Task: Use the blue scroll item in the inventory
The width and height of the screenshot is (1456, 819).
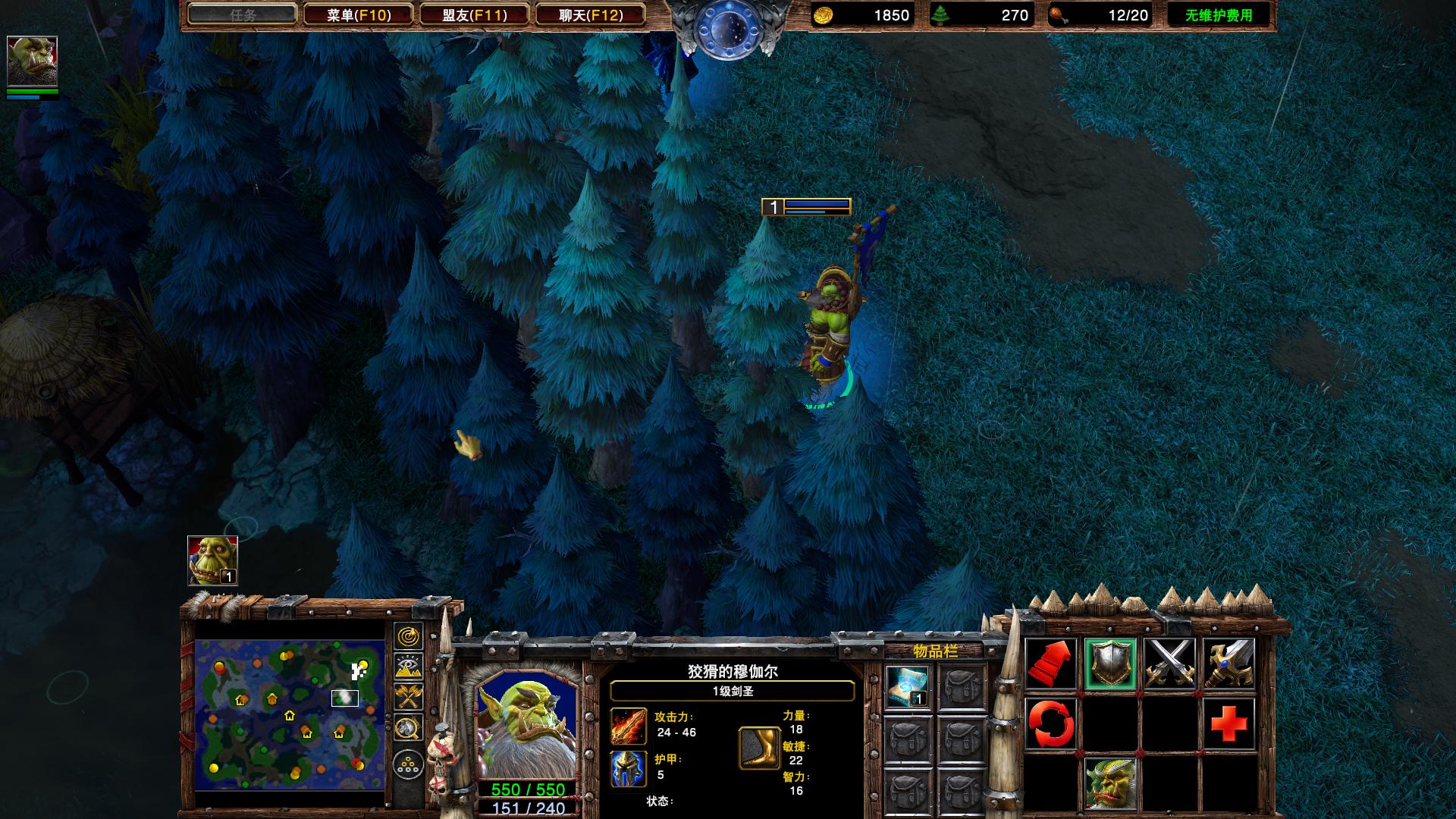Action: click(x=908, y=686)
